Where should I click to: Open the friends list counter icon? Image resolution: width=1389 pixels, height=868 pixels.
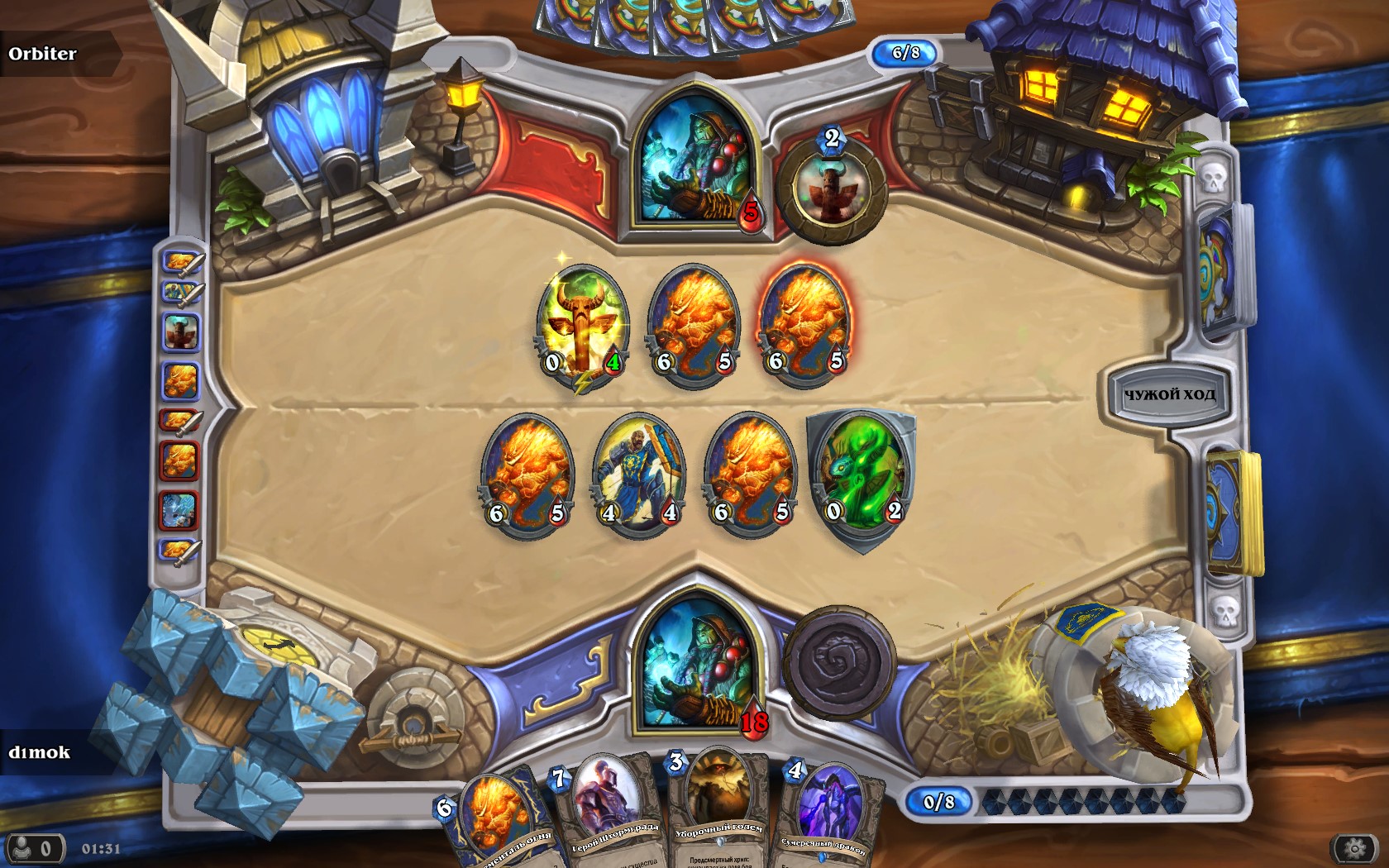pyautogui.click(x=34, y=848)
